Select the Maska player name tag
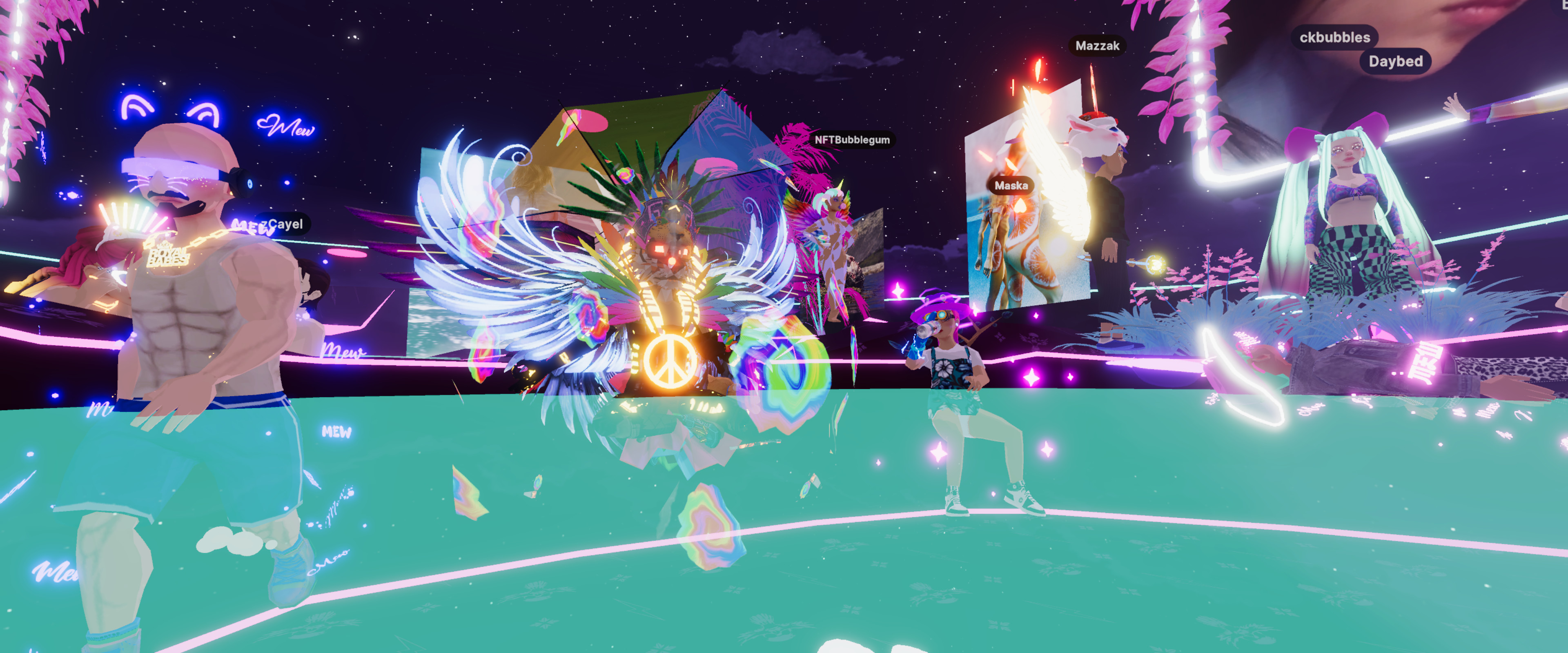This screenshot has height=653, width=1568. pos(1011,186)
